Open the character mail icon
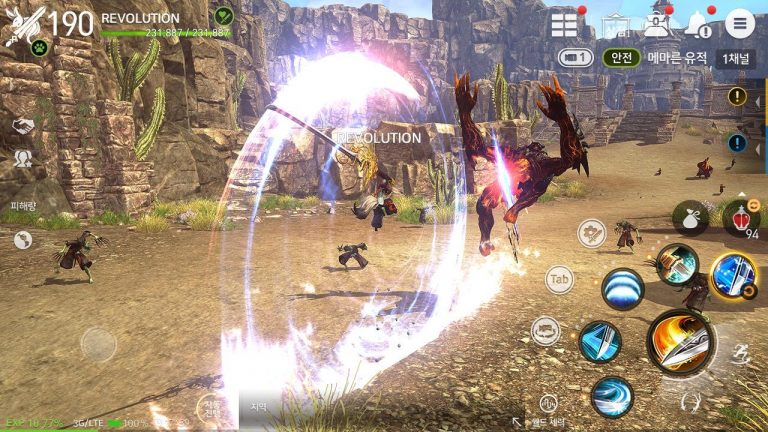The width and height of the screenshot is (768, 432). click(656, 25)
